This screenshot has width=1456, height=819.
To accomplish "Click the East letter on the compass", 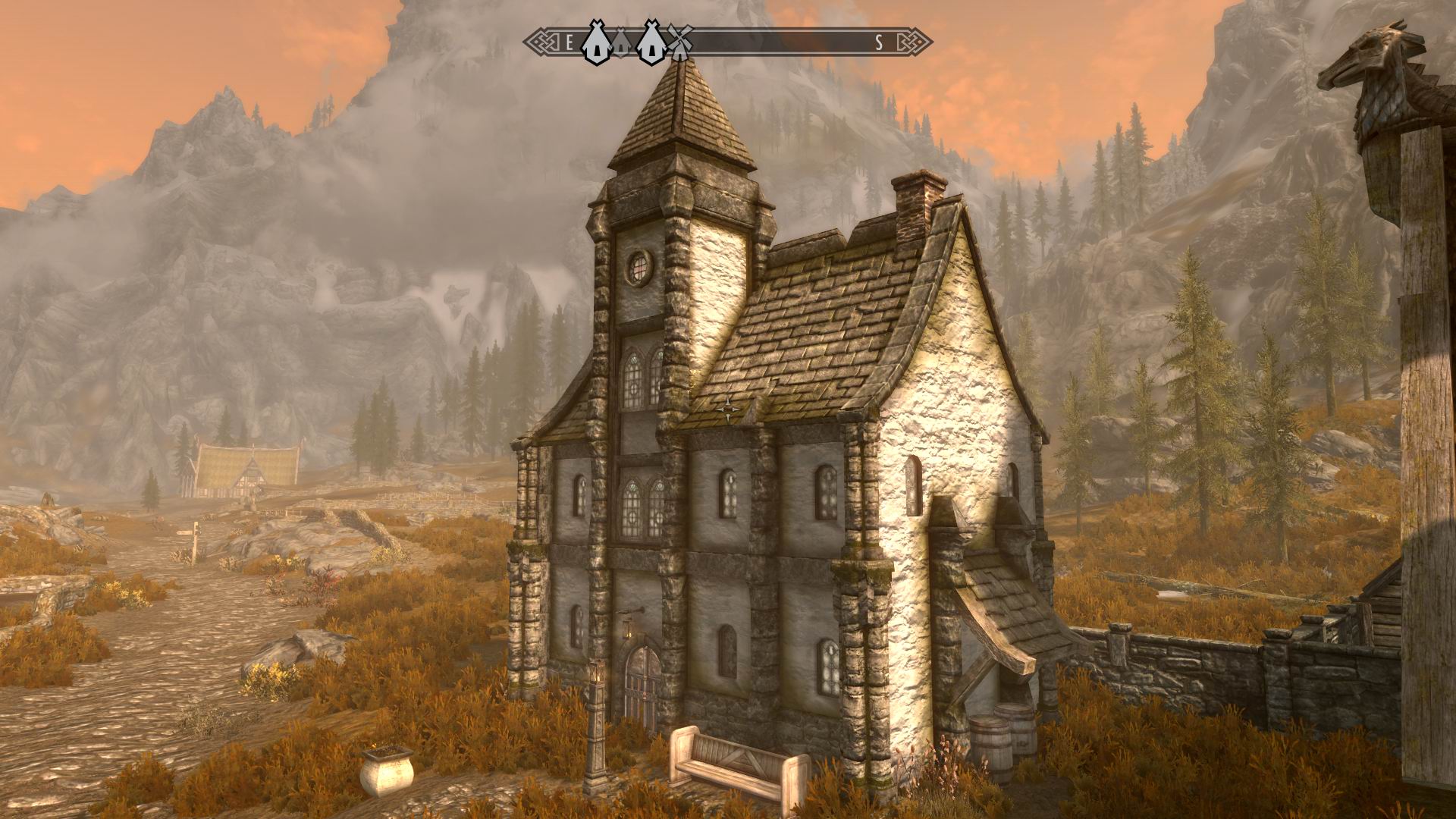I will [x=570, y=43].
